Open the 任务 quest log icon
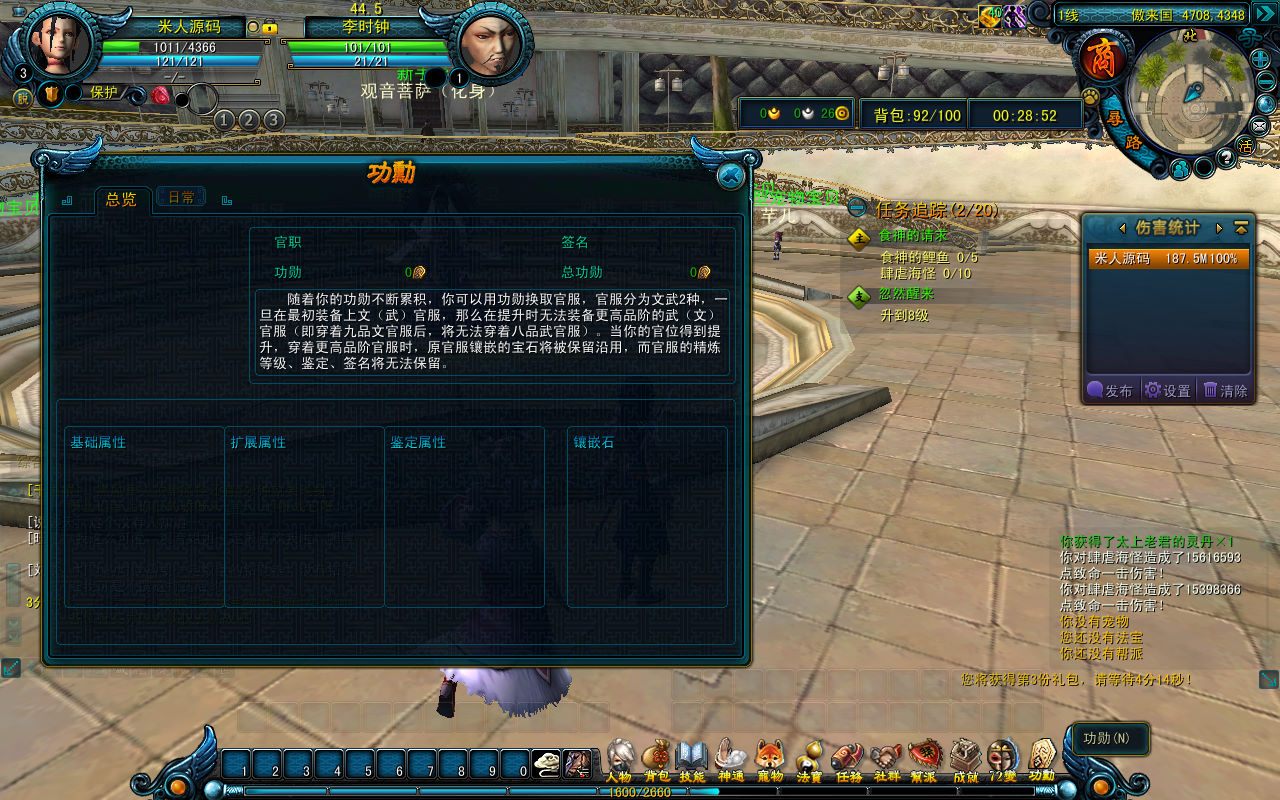Viewport: 1280px width, 800px height. (x=848, y=760)
